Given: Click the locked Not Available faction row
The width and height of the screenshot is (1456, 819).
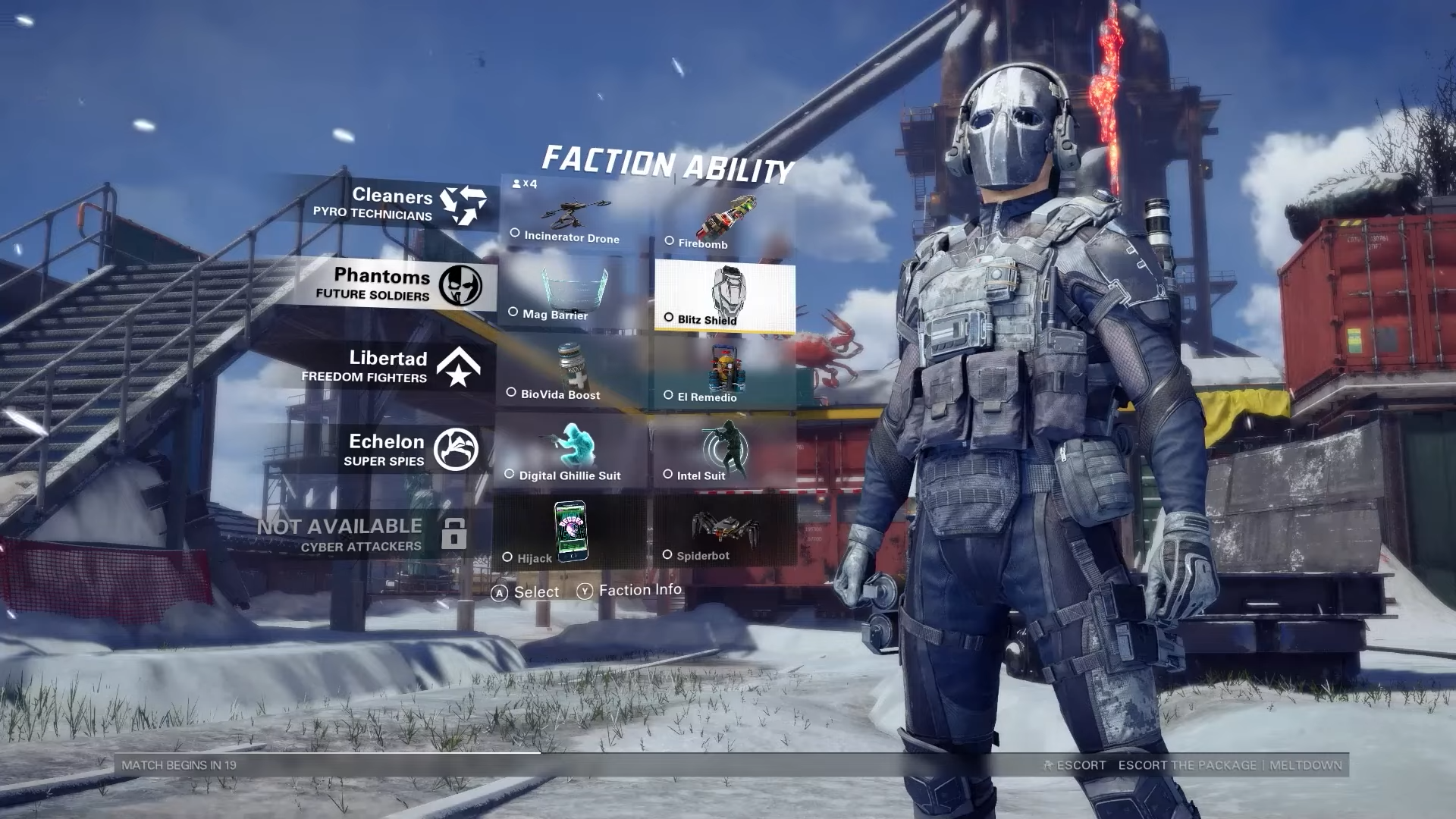Looking at the screenshot, I should [x=364, y=535].
